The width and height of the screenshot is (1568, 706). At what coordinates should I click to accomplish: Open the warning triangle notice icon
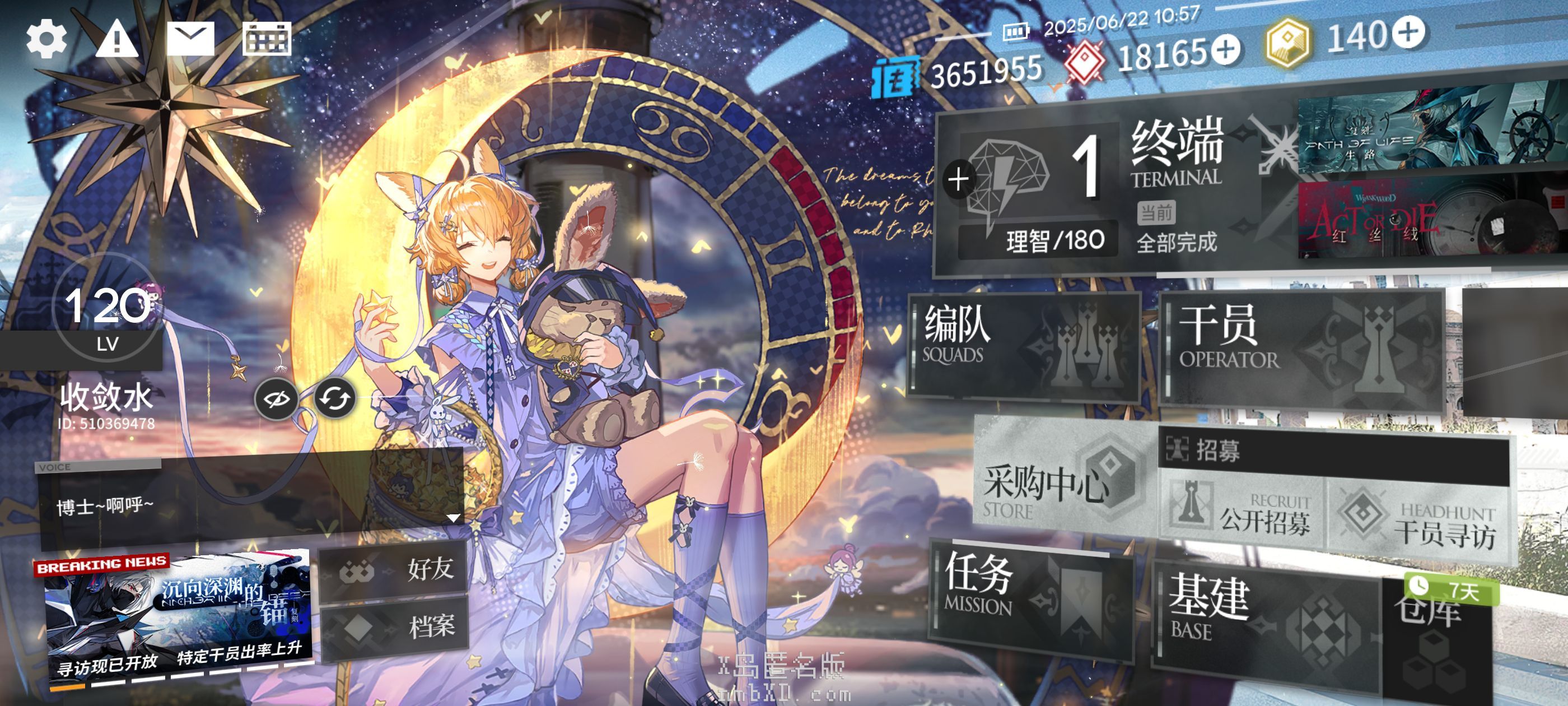click(117, 40)
